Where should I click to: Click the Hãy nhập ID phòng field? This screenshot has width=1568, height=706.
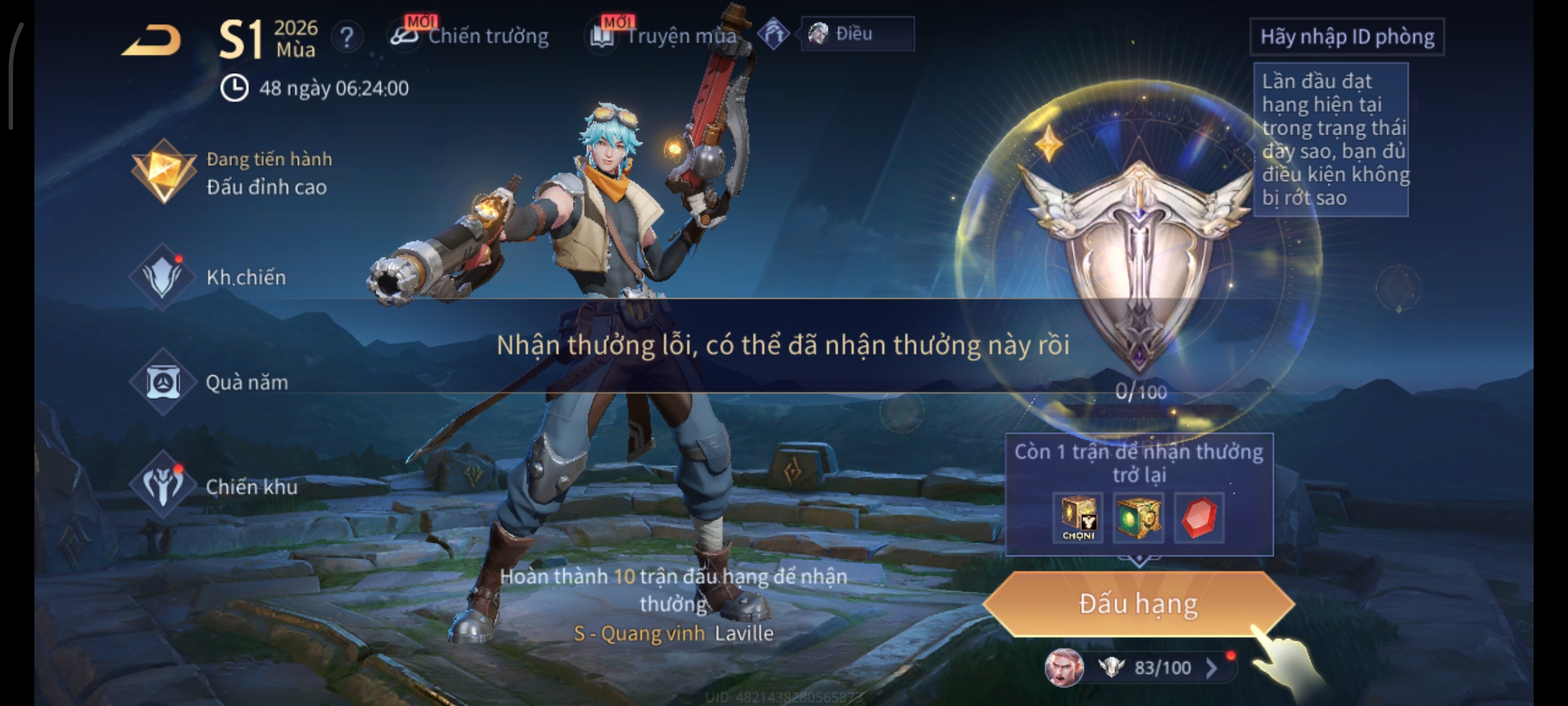pyautogui.click(x=1347, y=37)
